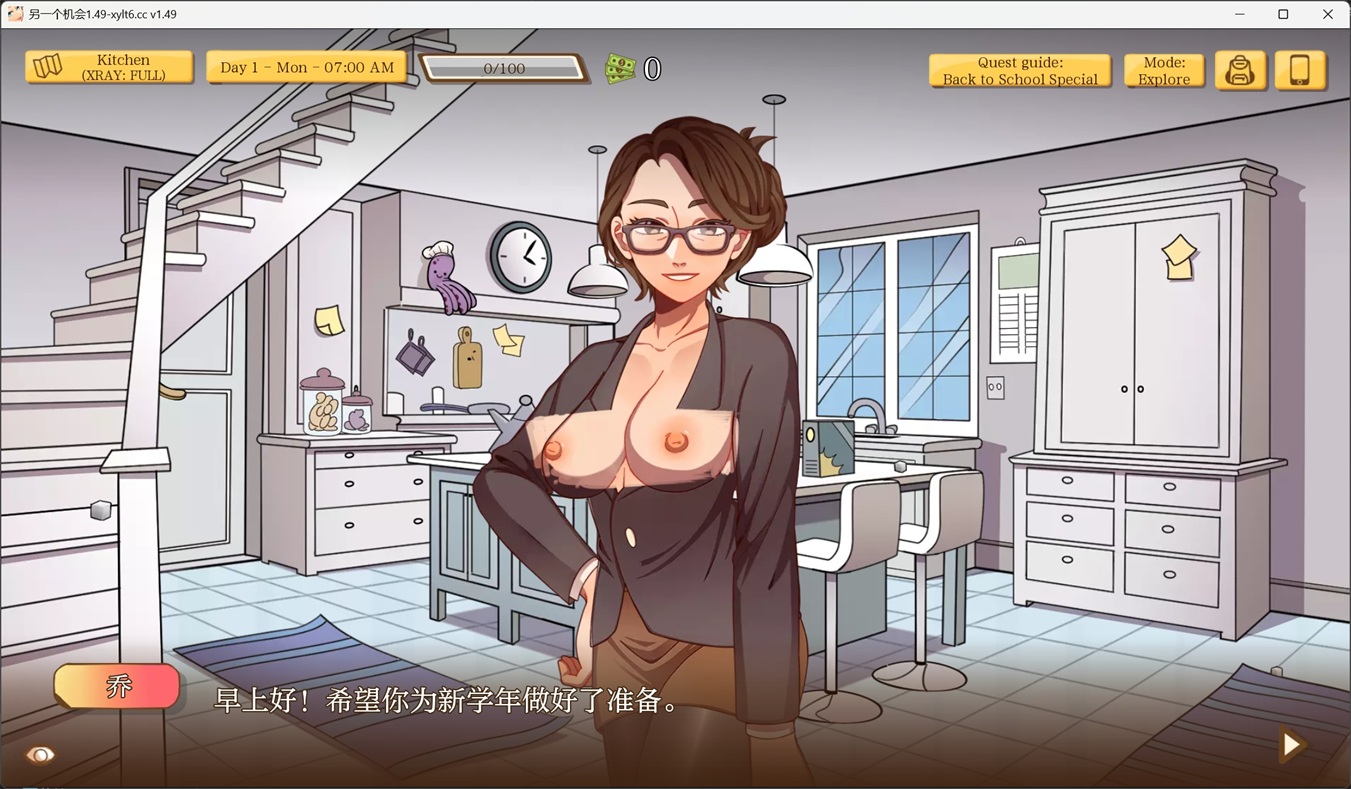This screenshot has width=1351, height=789.
Task: Advance dialogue with the arrow button
Action: (x=1291, y=744)
